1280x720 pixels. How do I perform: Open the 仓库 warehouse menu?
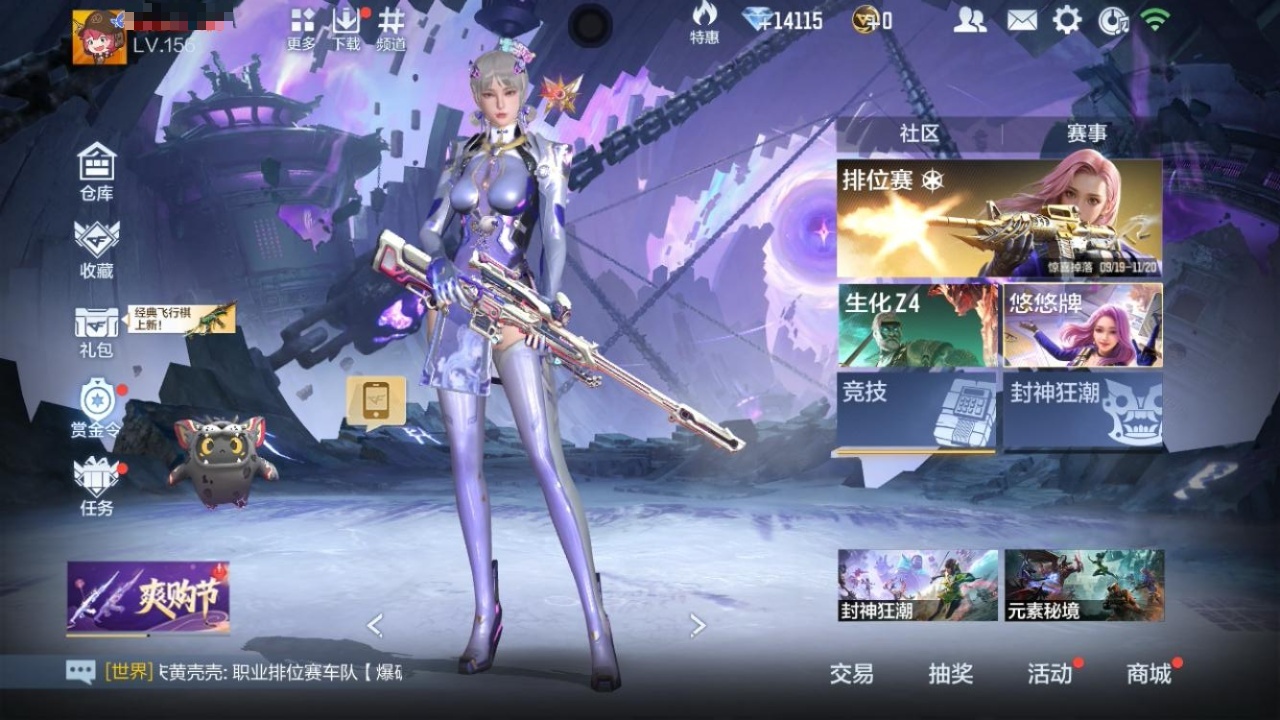[97, 171]
